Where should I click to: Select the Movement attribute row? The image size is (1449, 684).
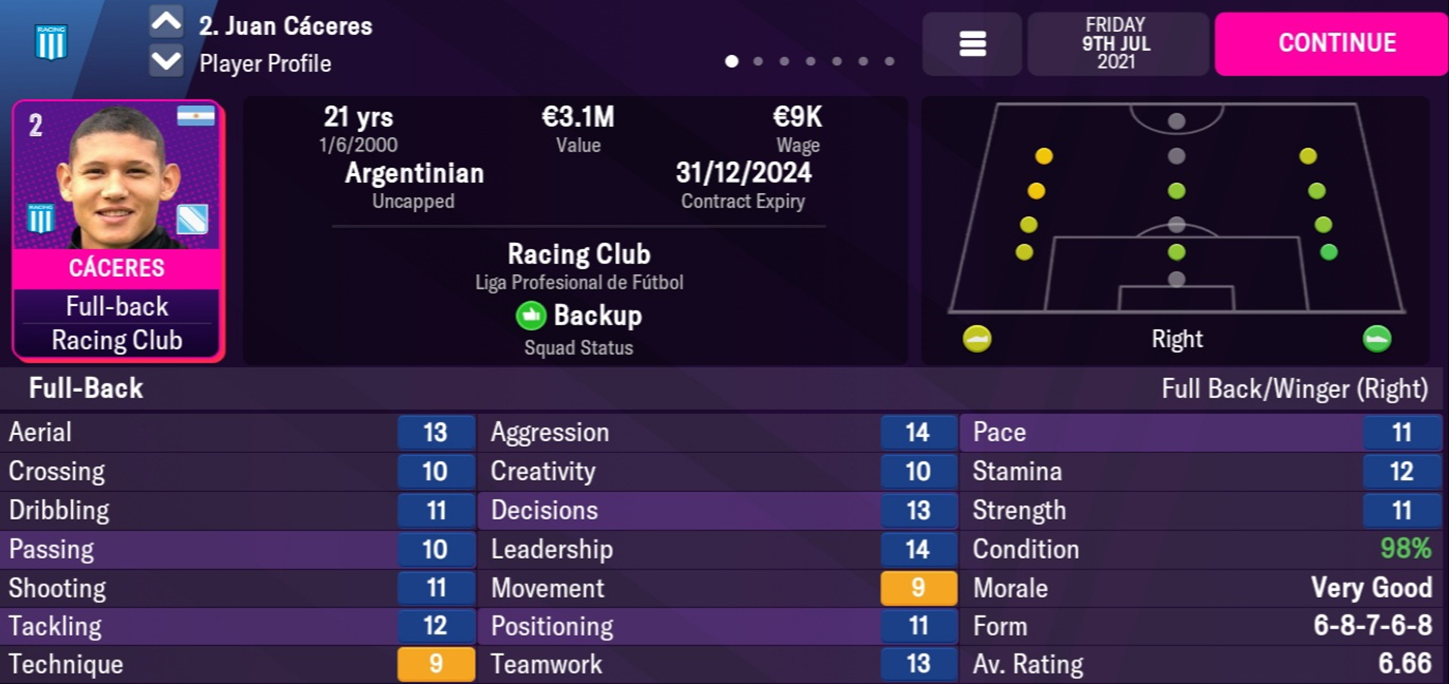722,588
